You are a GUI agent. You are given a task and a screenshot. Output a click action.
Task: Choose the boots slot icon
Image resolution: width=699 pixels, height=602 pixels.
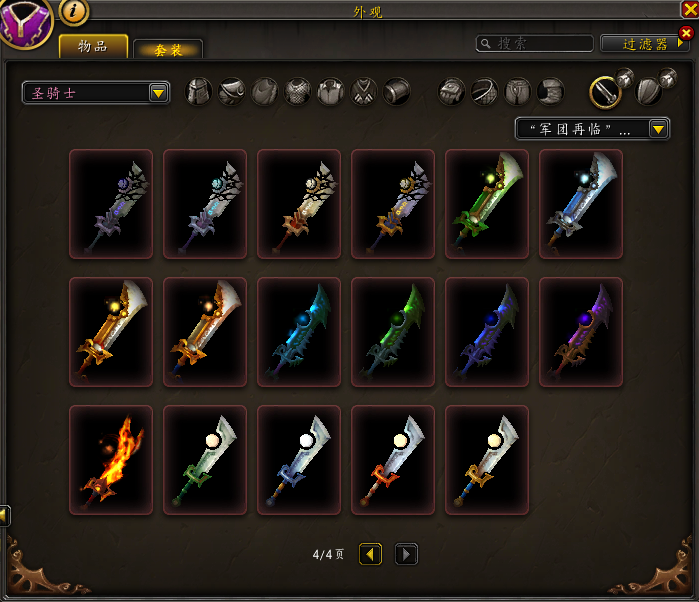click(x=551, y=92)
